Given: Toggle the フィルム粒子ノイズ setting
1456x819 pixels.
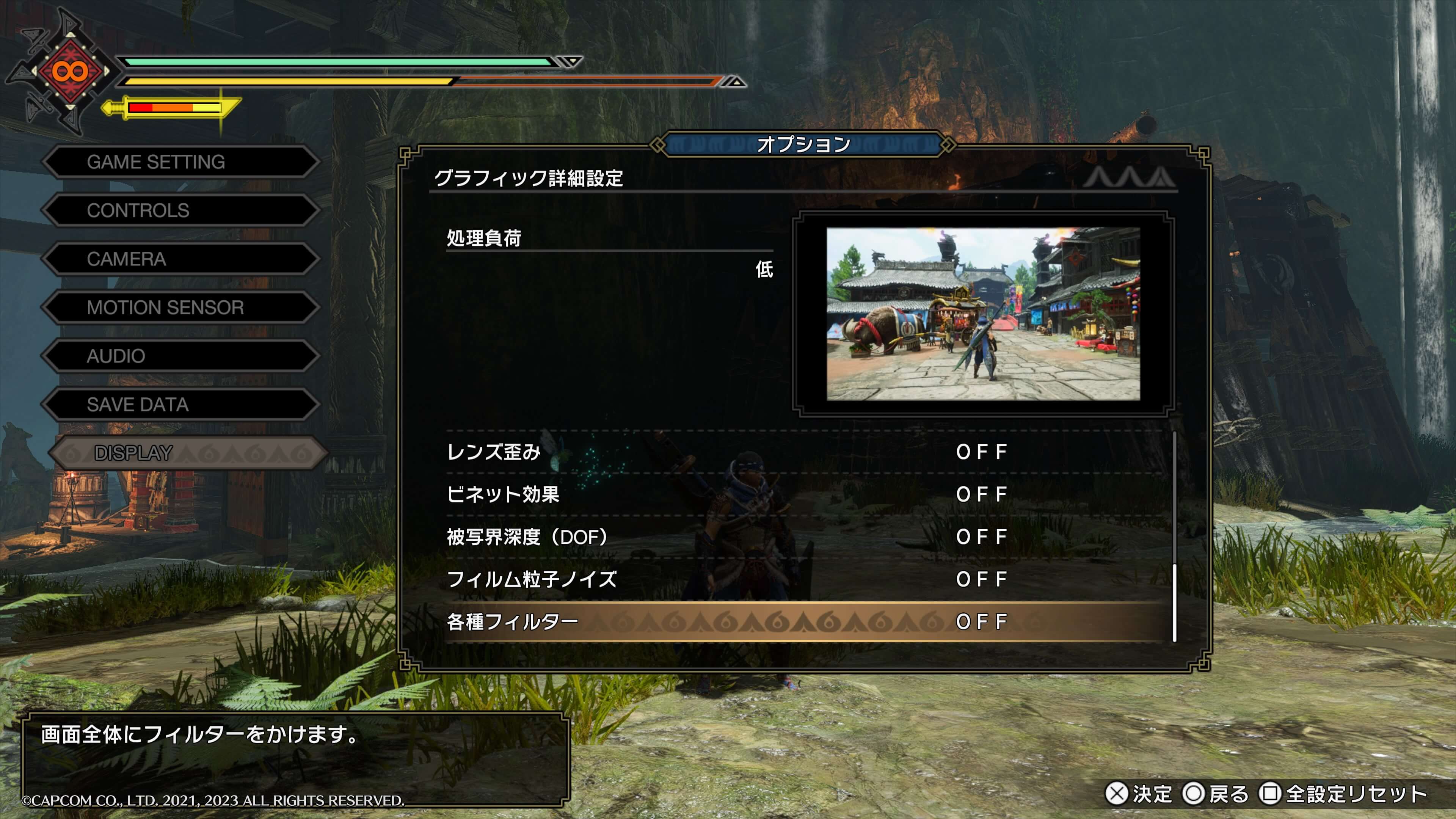Looking at the screenshot, I should [x=803, y=579].
